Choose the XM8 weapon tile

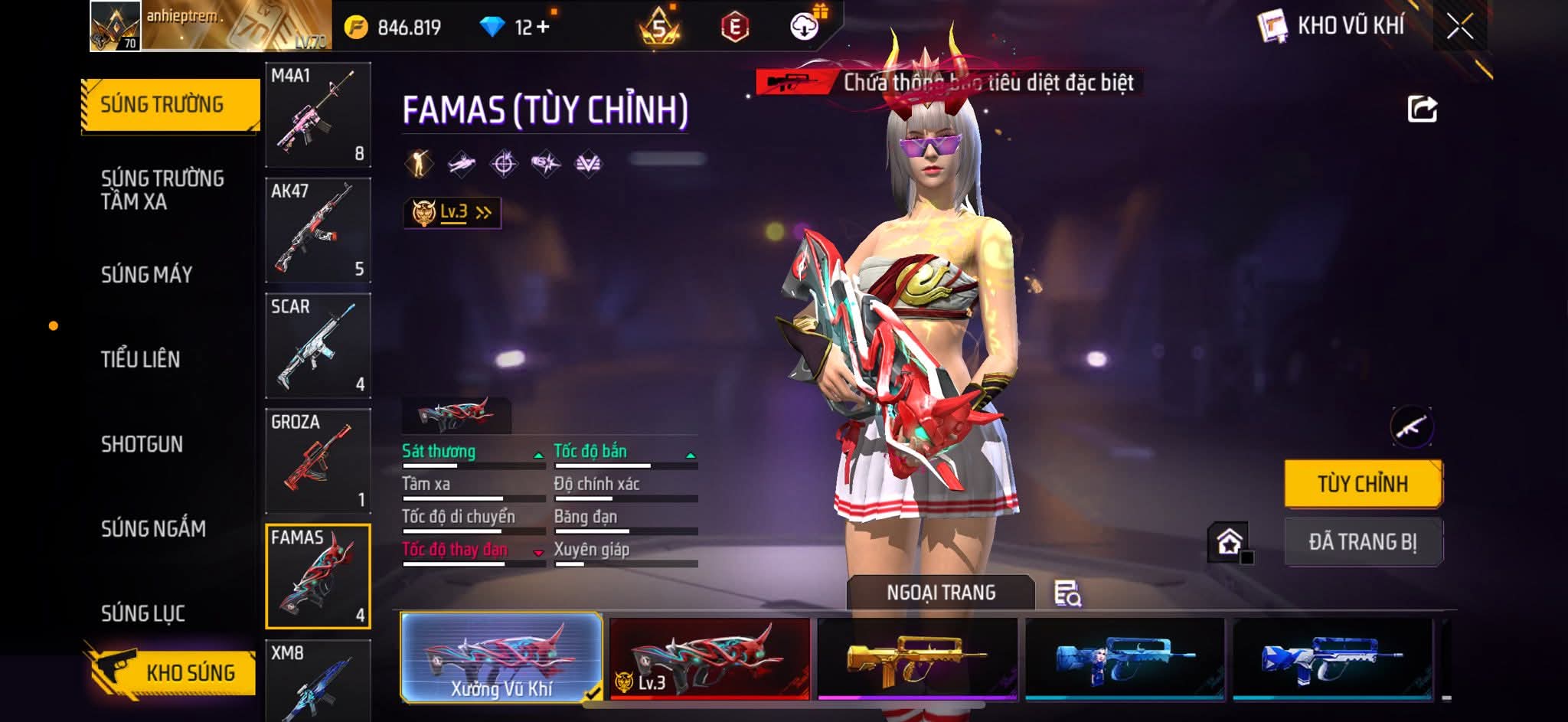click(x=318, y=681)
